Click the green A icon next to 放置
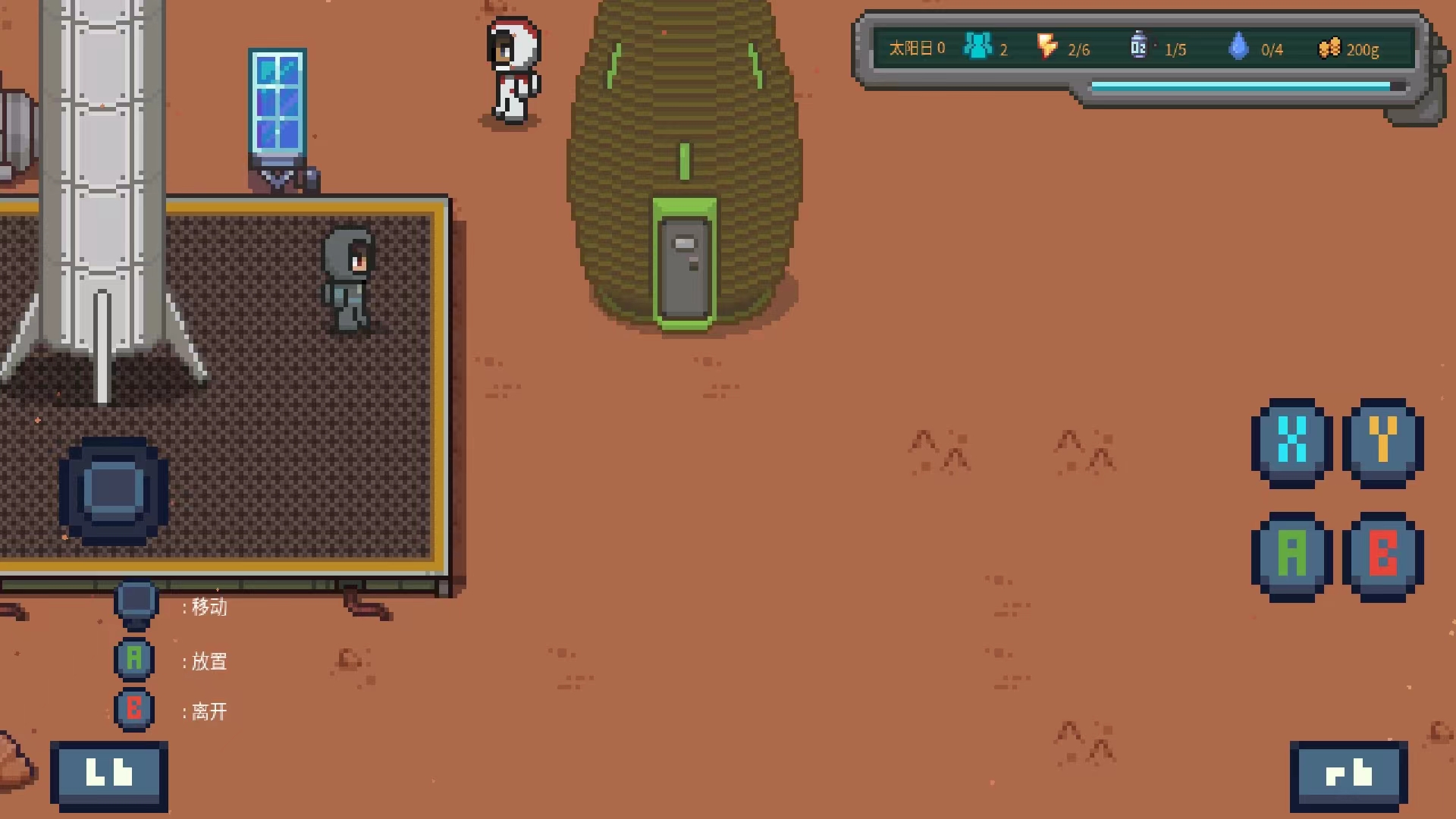The width and height of the screenshot is (1456, 819). point(134,659)
